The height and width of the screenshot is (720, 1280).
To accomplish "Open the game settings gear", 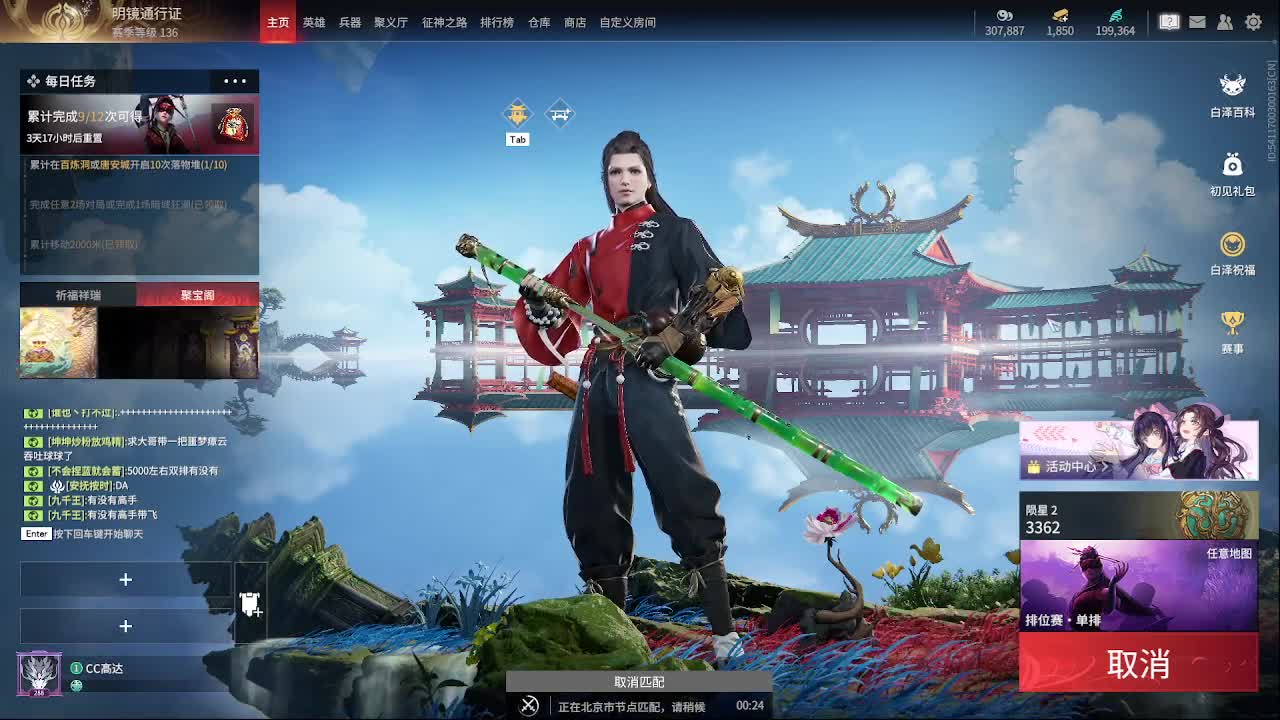I will [1253, 21].
